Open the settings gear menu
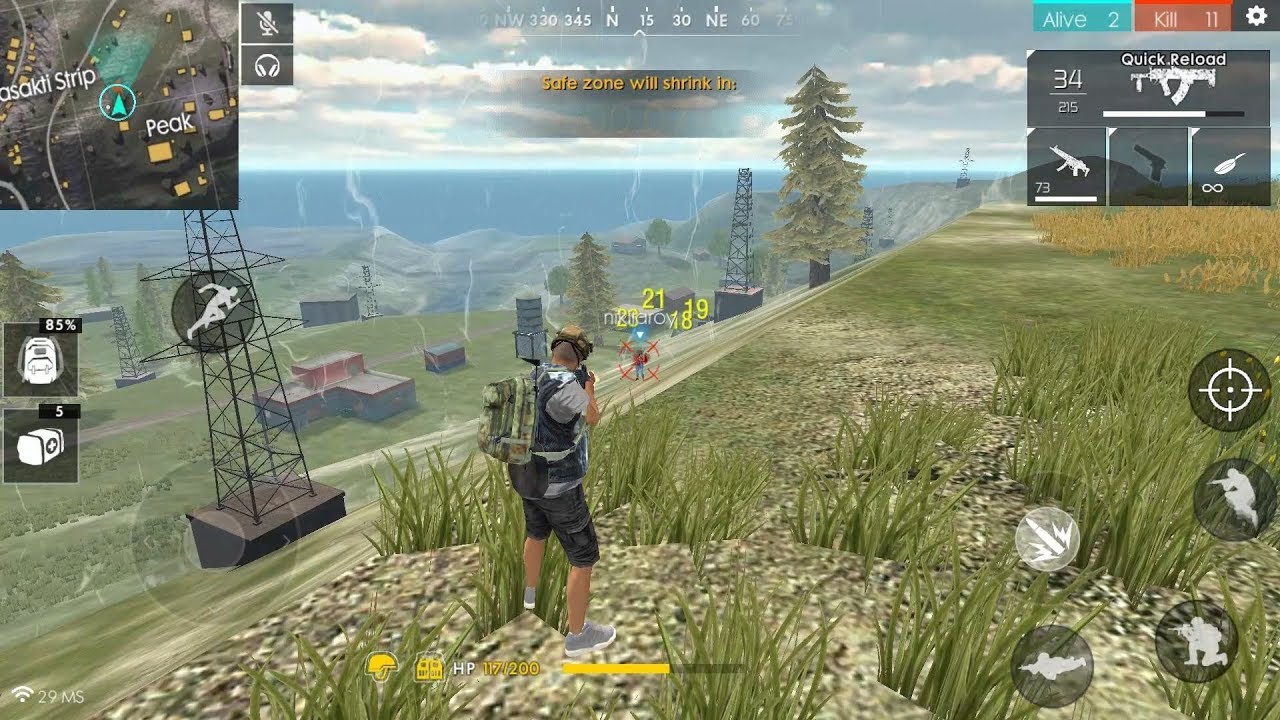Image resolution: width=1280 pixels, height=720 pixels. 1257,17
